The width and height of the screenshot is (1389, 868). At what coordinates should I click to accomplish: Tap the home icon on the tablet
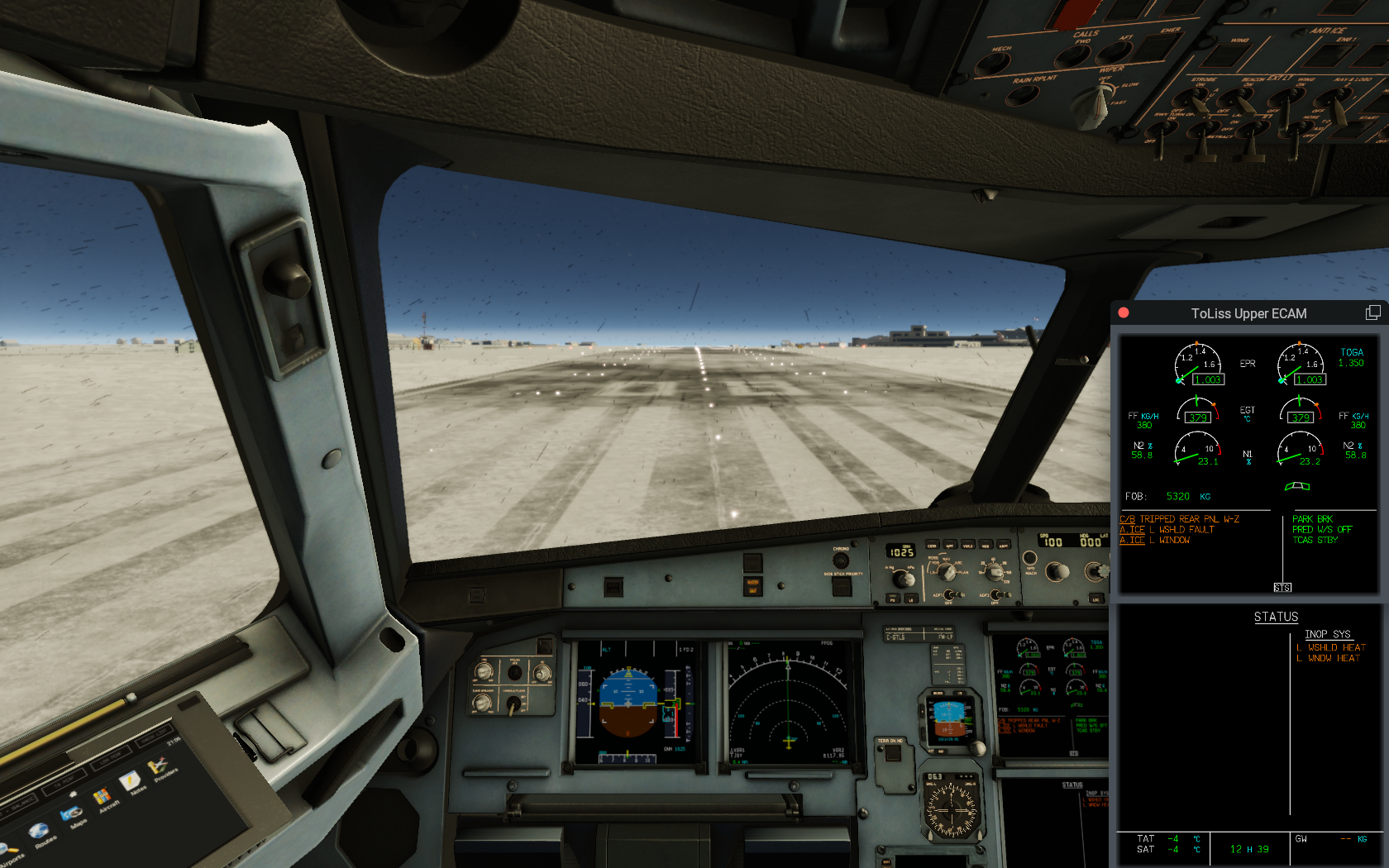74,793
